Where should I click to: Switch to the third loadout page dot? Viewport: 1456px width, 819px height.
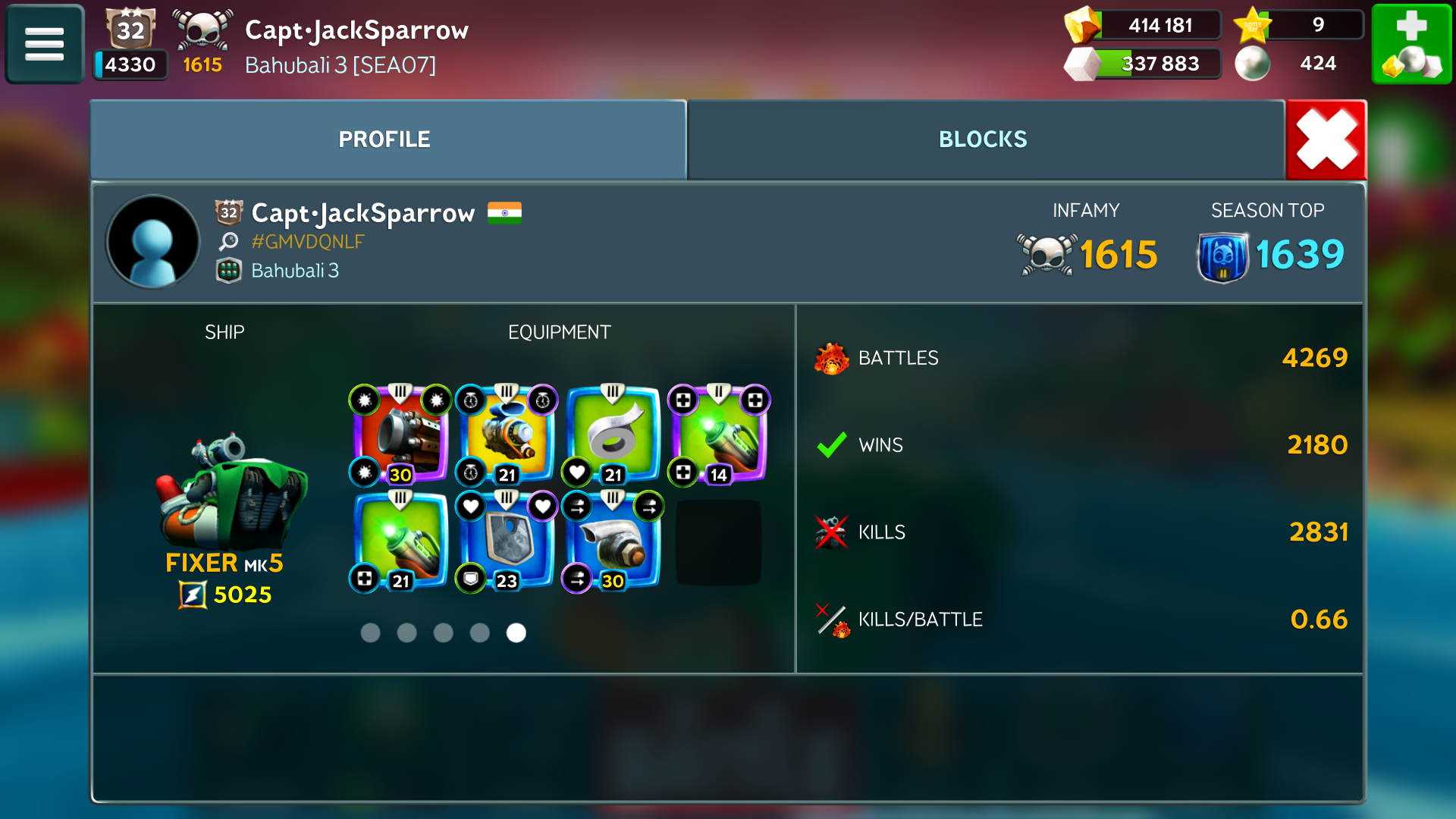pos(444,632)
